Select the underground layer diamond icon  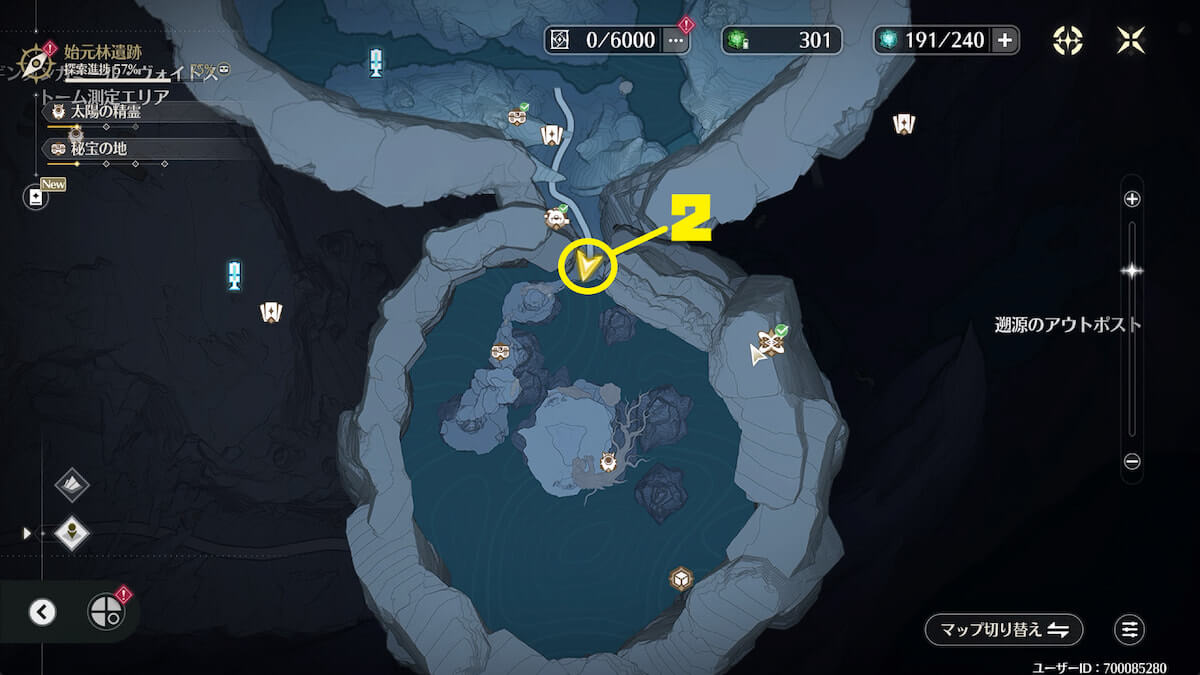[72, 533]
